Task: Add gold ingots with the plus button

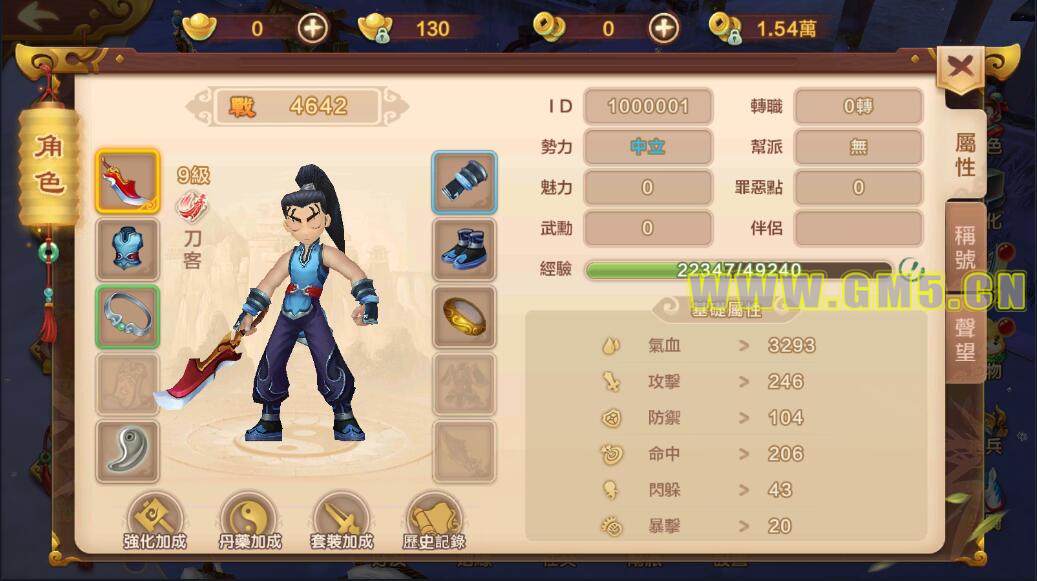Action: click(x=313, y=28)
